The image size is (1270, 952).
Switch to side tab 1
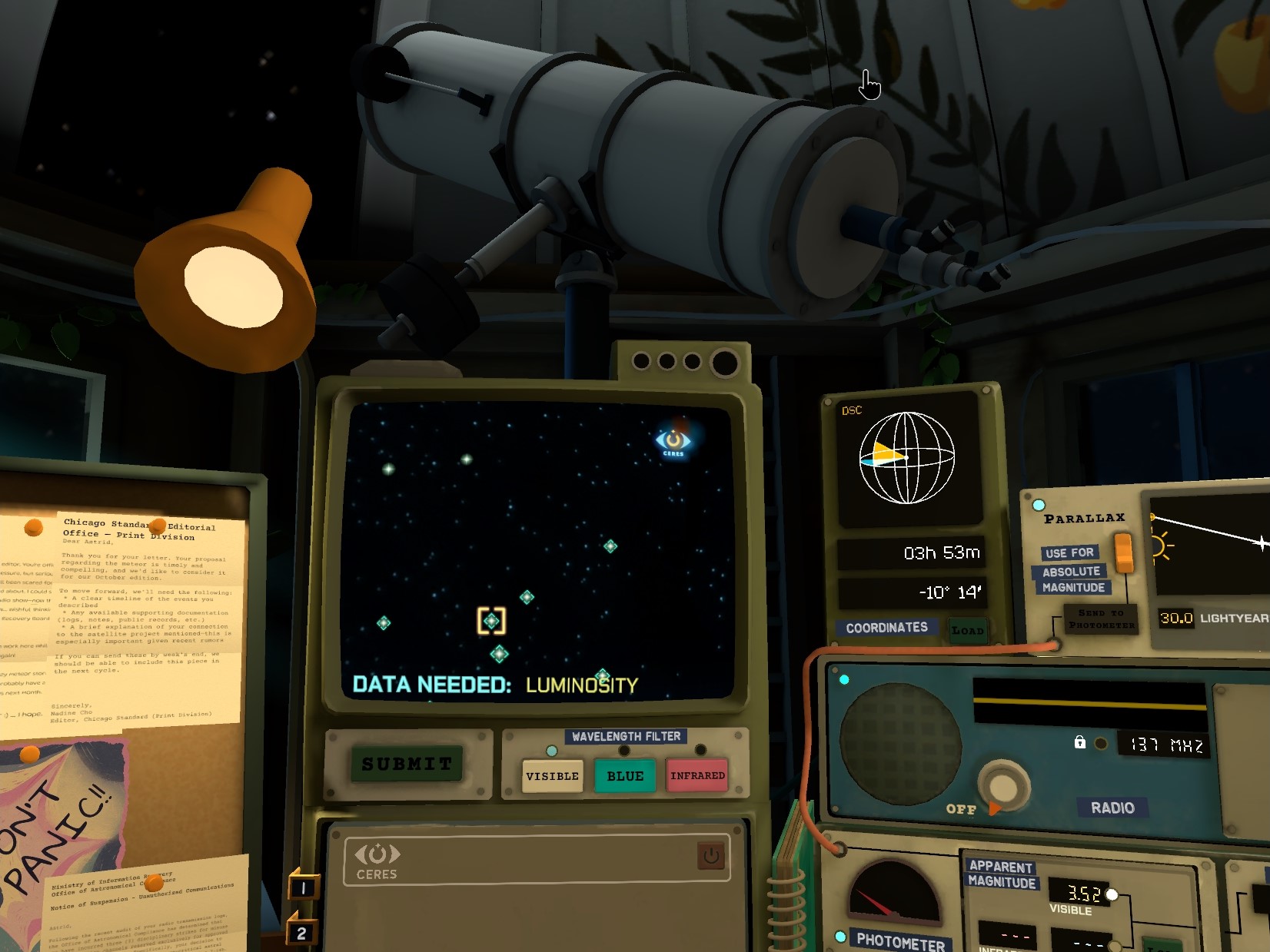tap(303, 887)
